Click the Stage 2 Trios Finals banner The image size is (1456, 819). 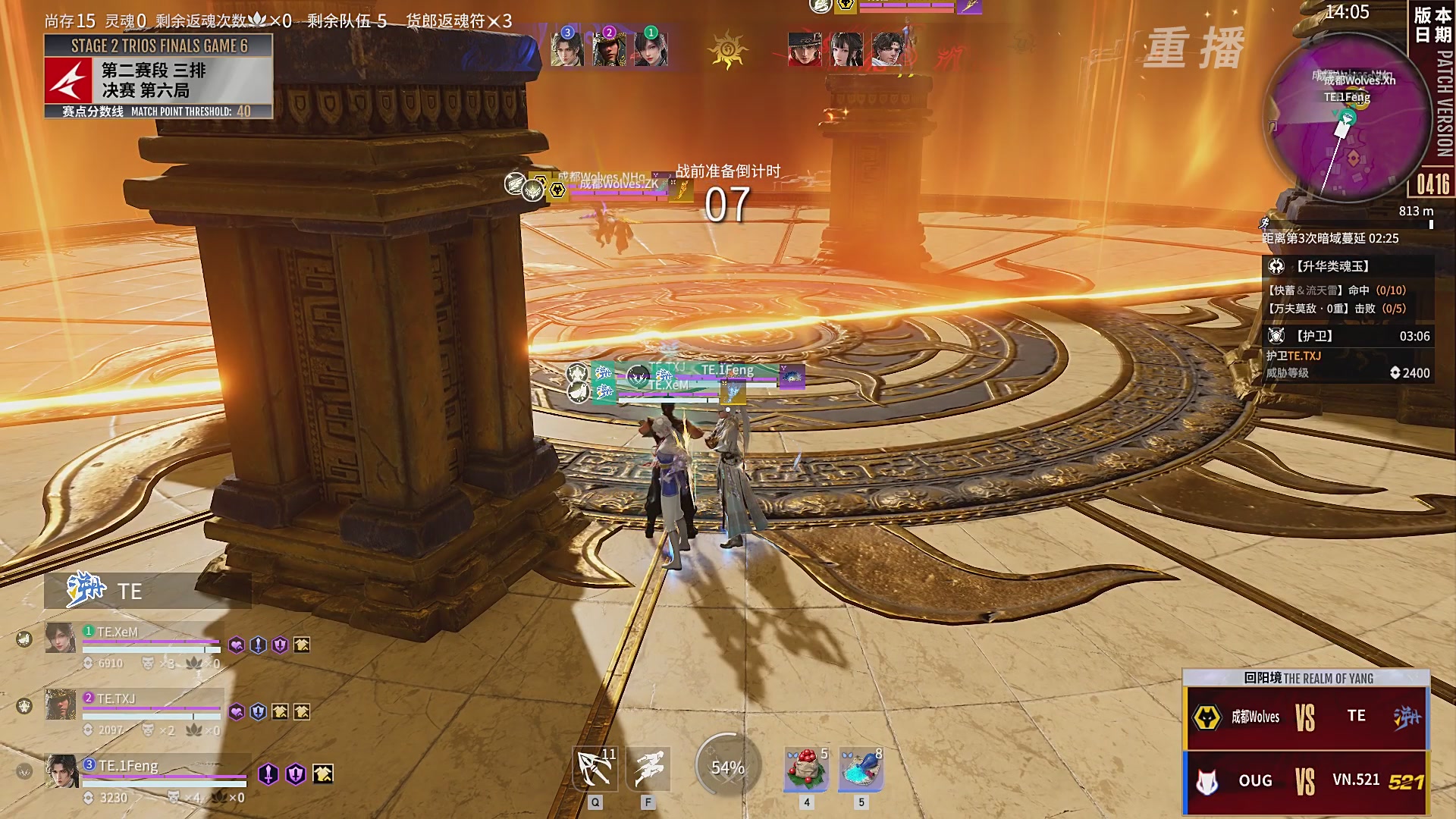coord(158,45)
